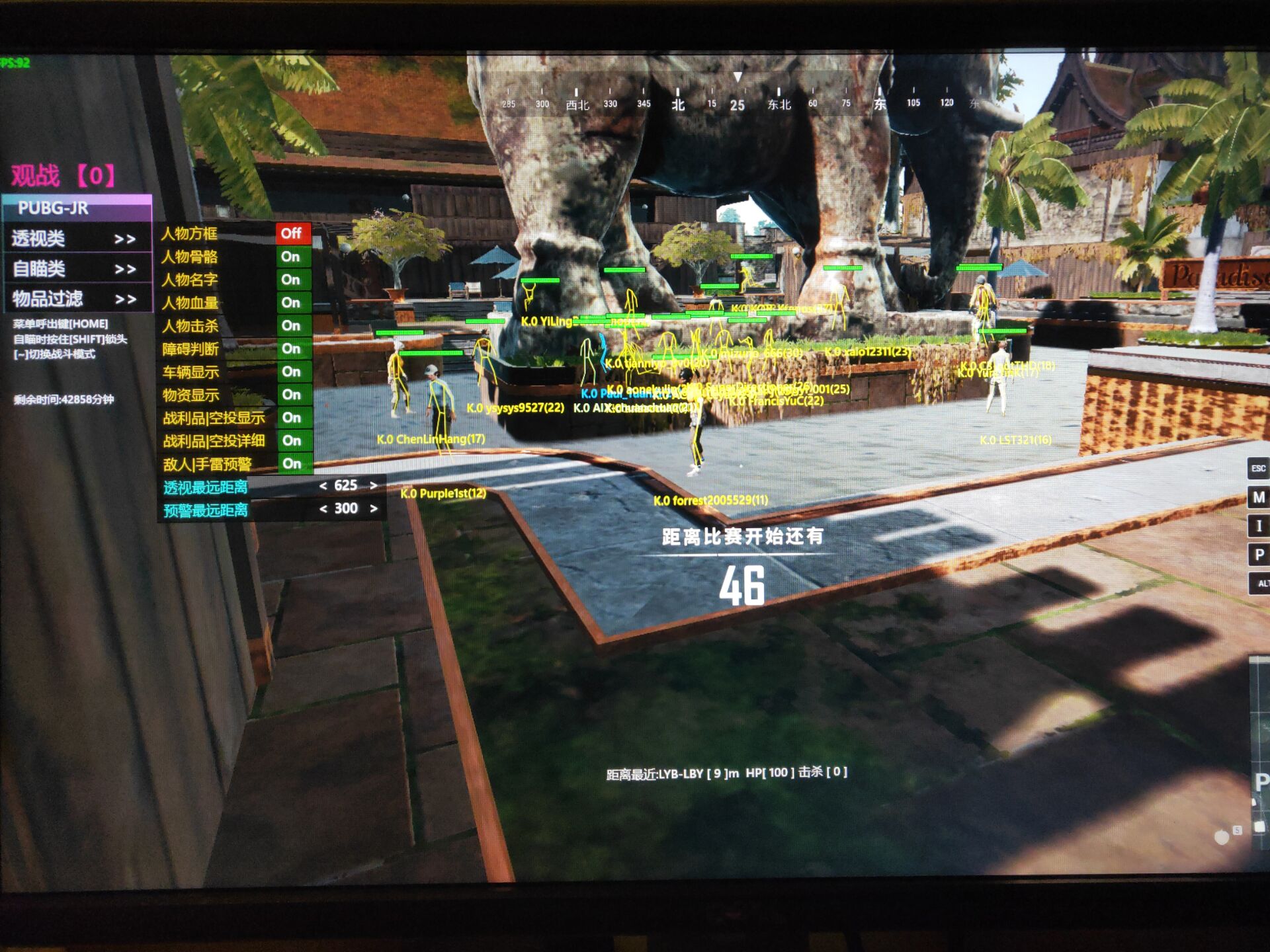Toggle the 人物骨骼 option off
This screenshot has width=1270, height=952.
[292, 257]
